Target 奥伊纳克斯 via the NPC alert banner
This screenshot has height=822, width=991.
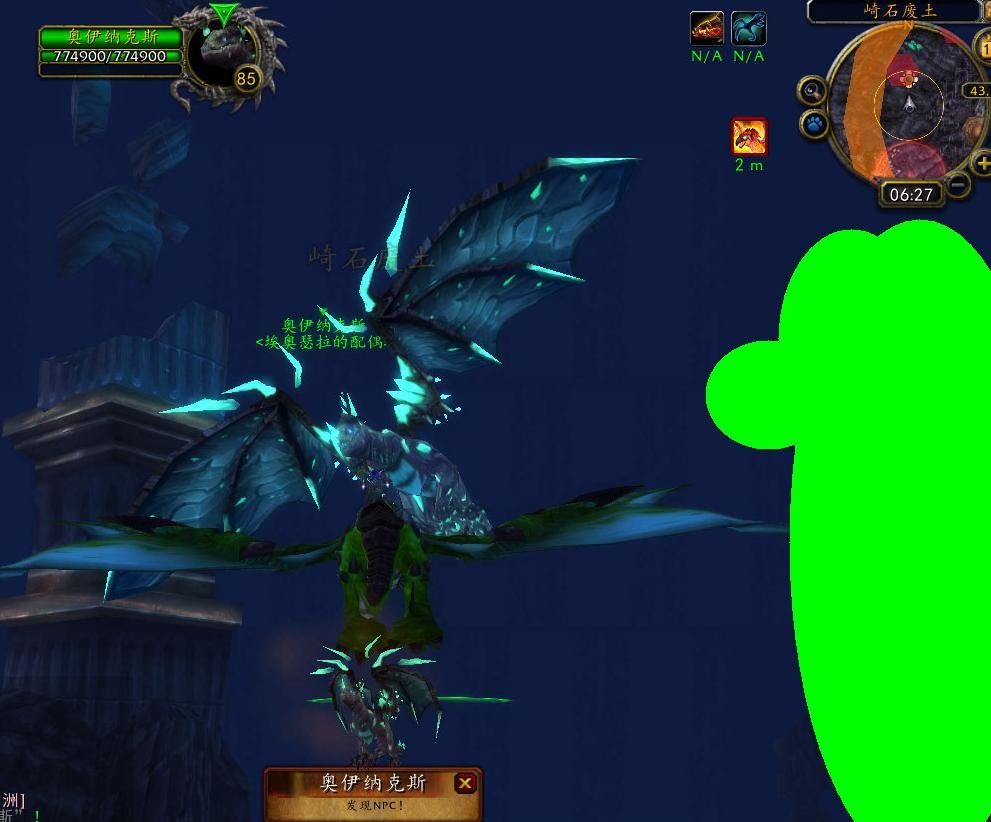[372, 784]
